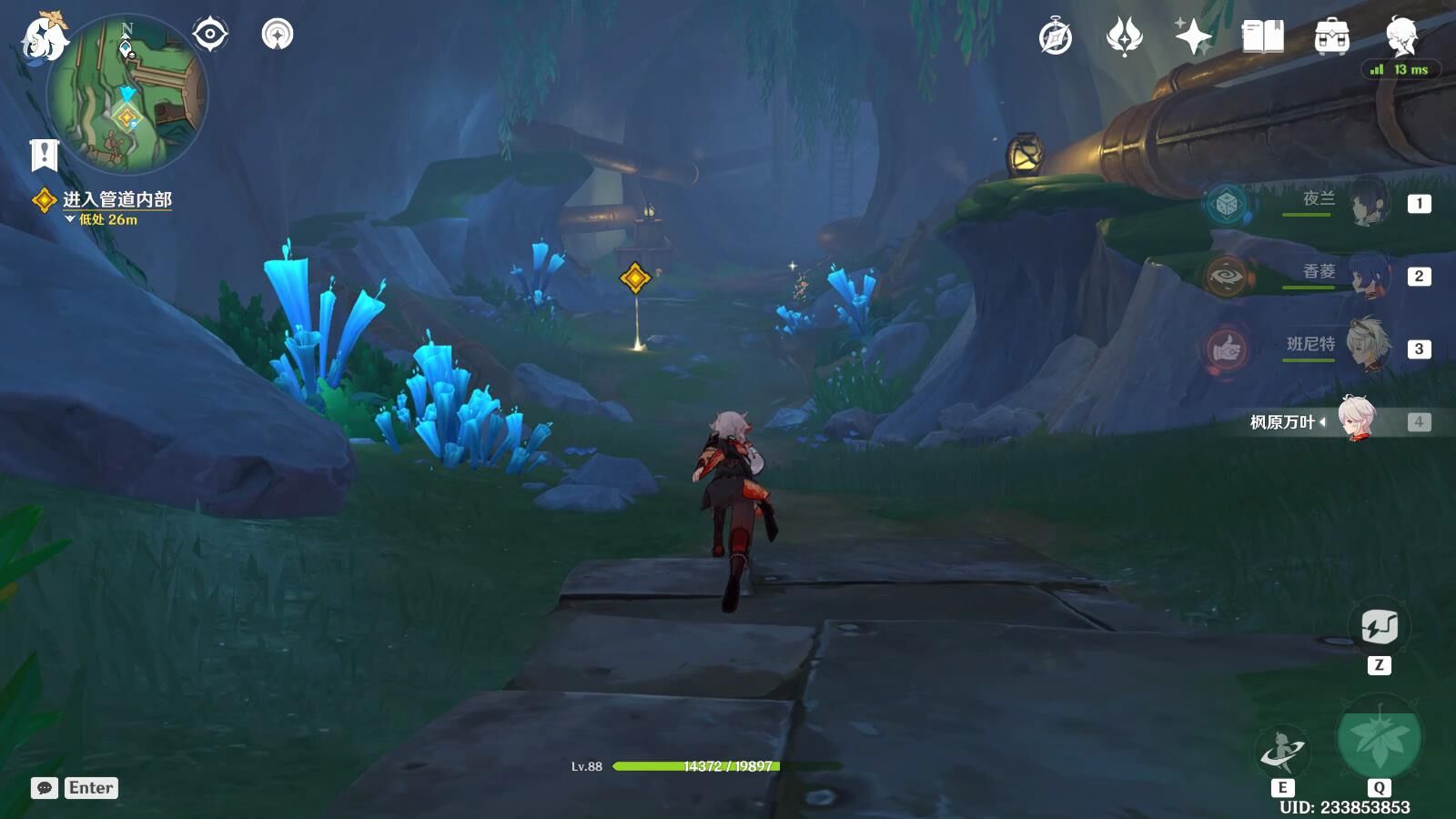Open the four-pointed star battle pass icon
This screenshot has width=1456, height=819.
click(1193, 37)
